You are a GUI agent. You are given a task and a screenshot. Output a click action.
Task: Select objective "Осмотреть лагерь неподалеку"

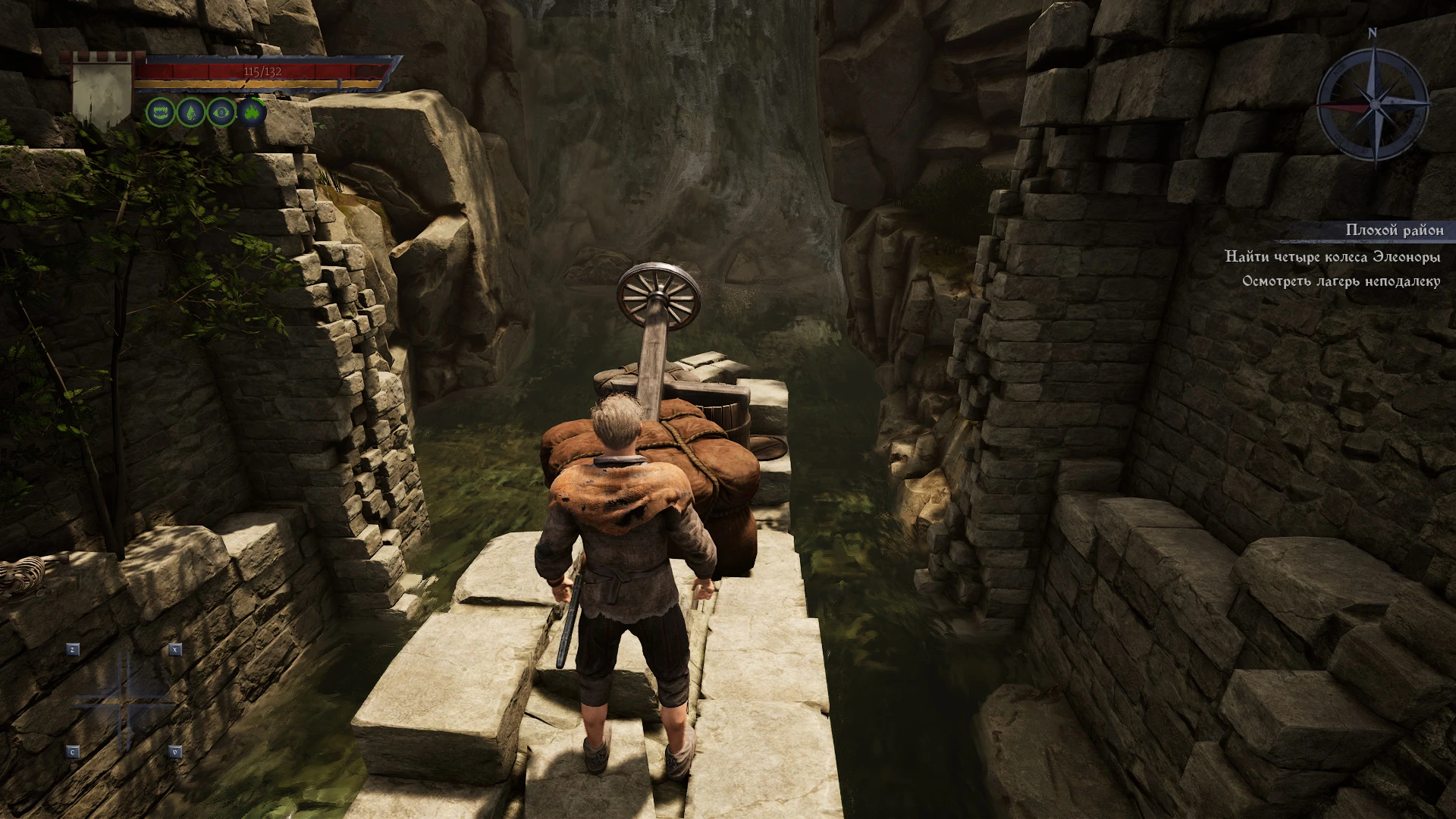(x=1341, y=281)
